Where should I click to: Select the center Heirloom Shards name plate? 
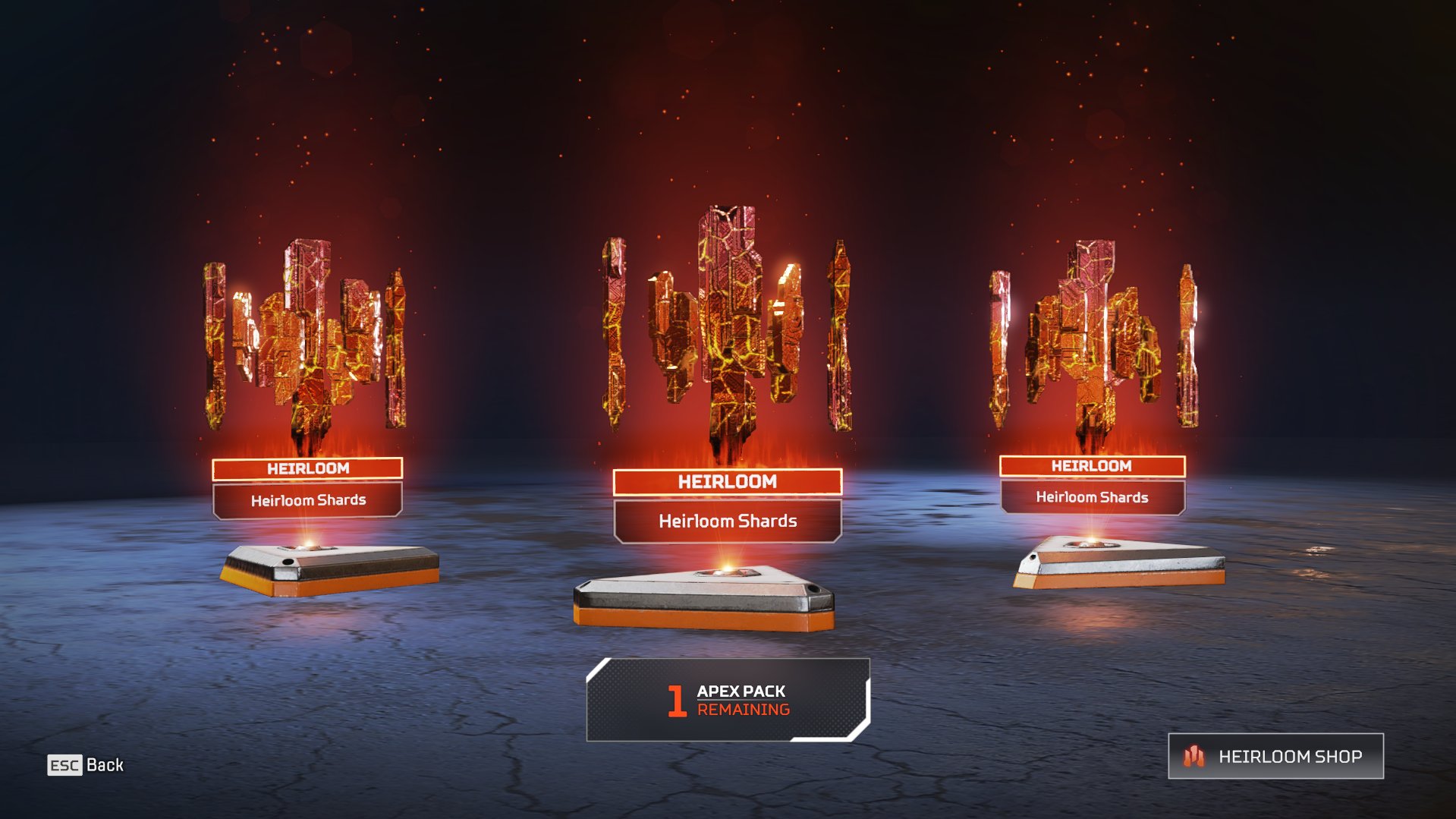click(726, 521)
